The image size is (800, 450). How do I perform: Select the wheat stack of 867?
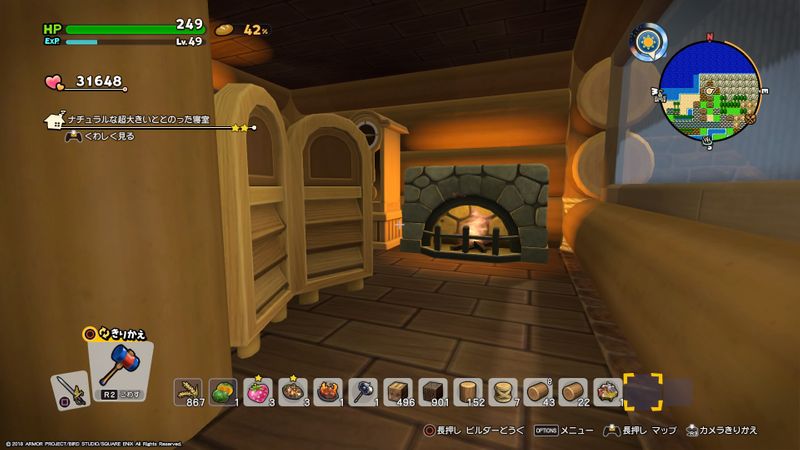188,391
